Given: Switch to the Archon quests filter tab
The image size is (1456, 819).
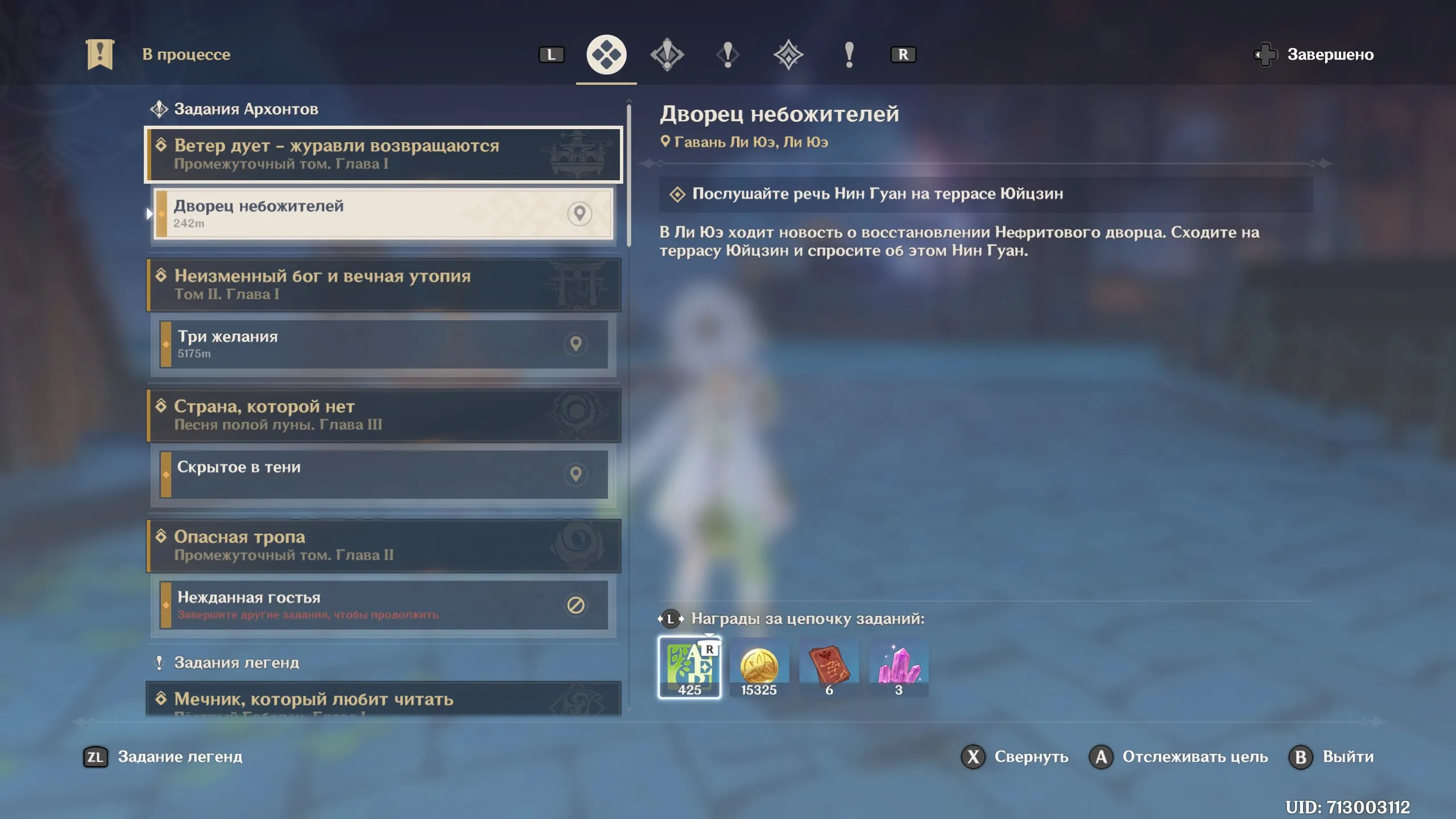Looking at the screenshot, I should [x=667, y=55].
